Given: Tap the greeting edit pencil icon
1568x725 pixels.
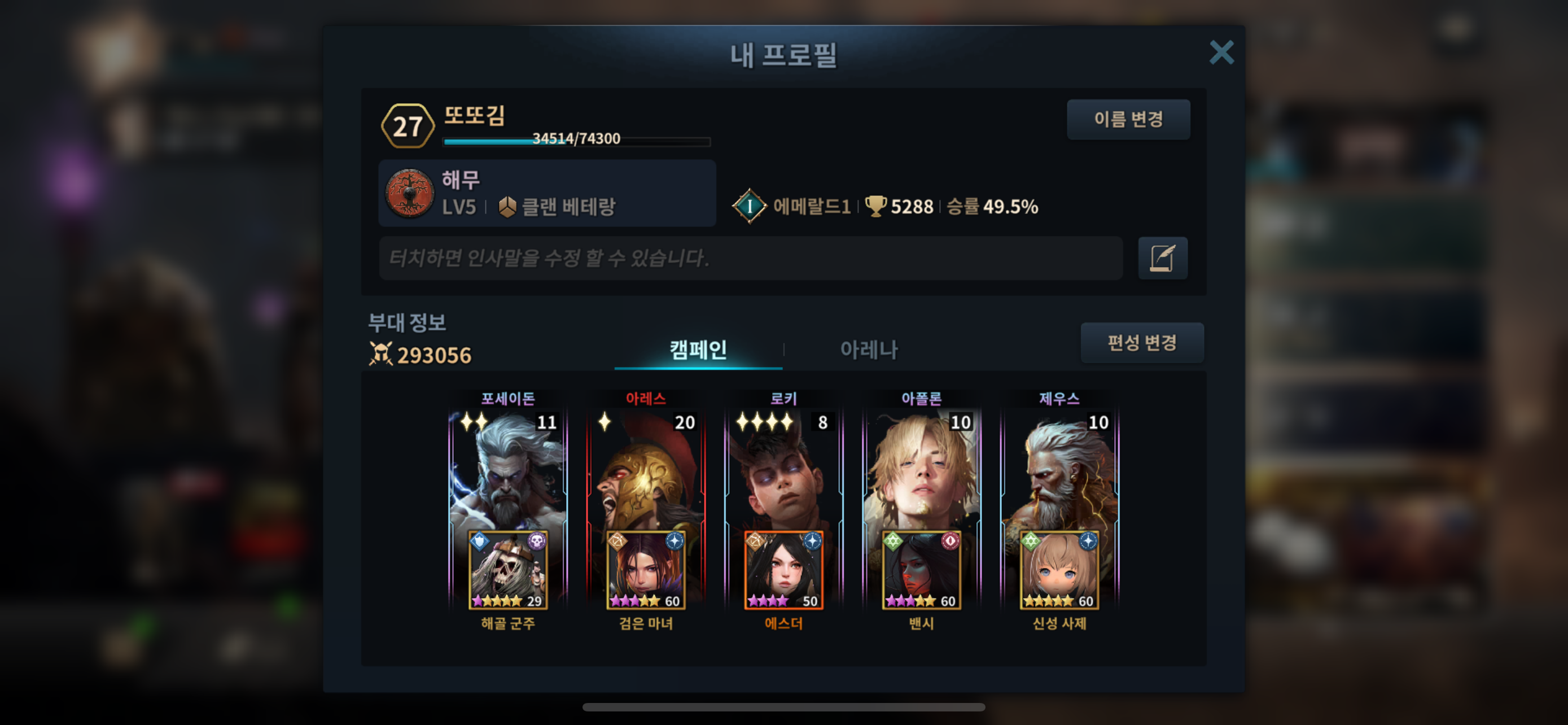Looking at the screenshot, I should coord(1162,258).
